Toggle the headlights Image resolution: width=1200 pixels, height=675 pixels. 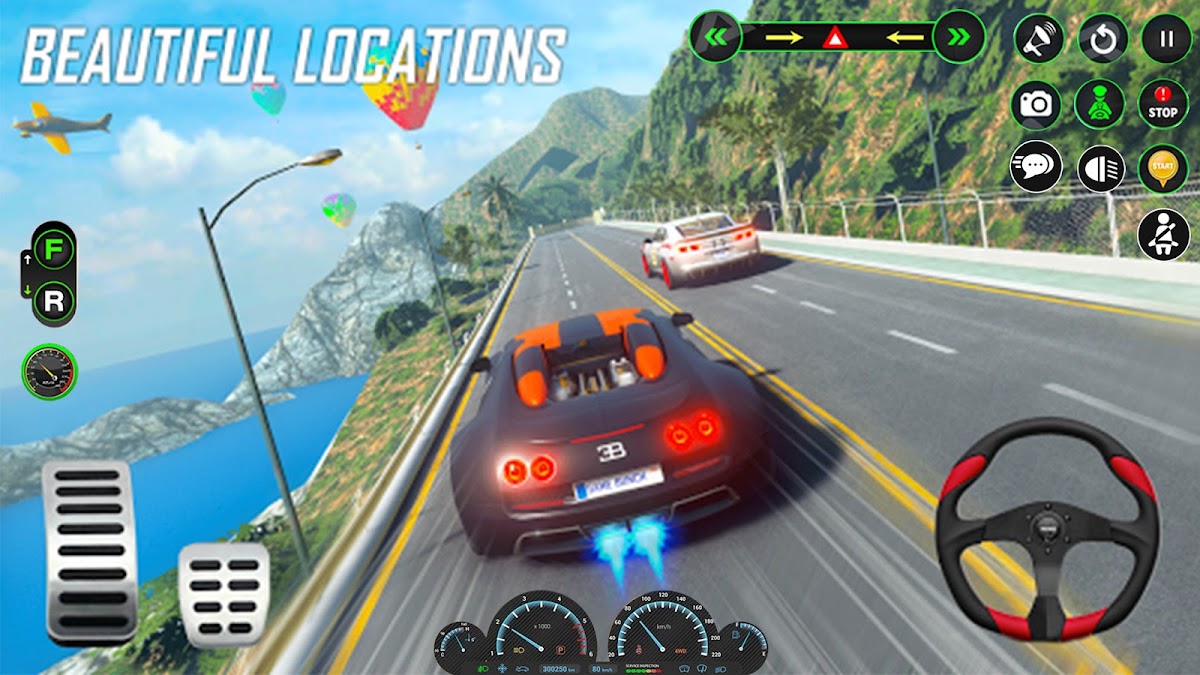(x=1100, y=168)
